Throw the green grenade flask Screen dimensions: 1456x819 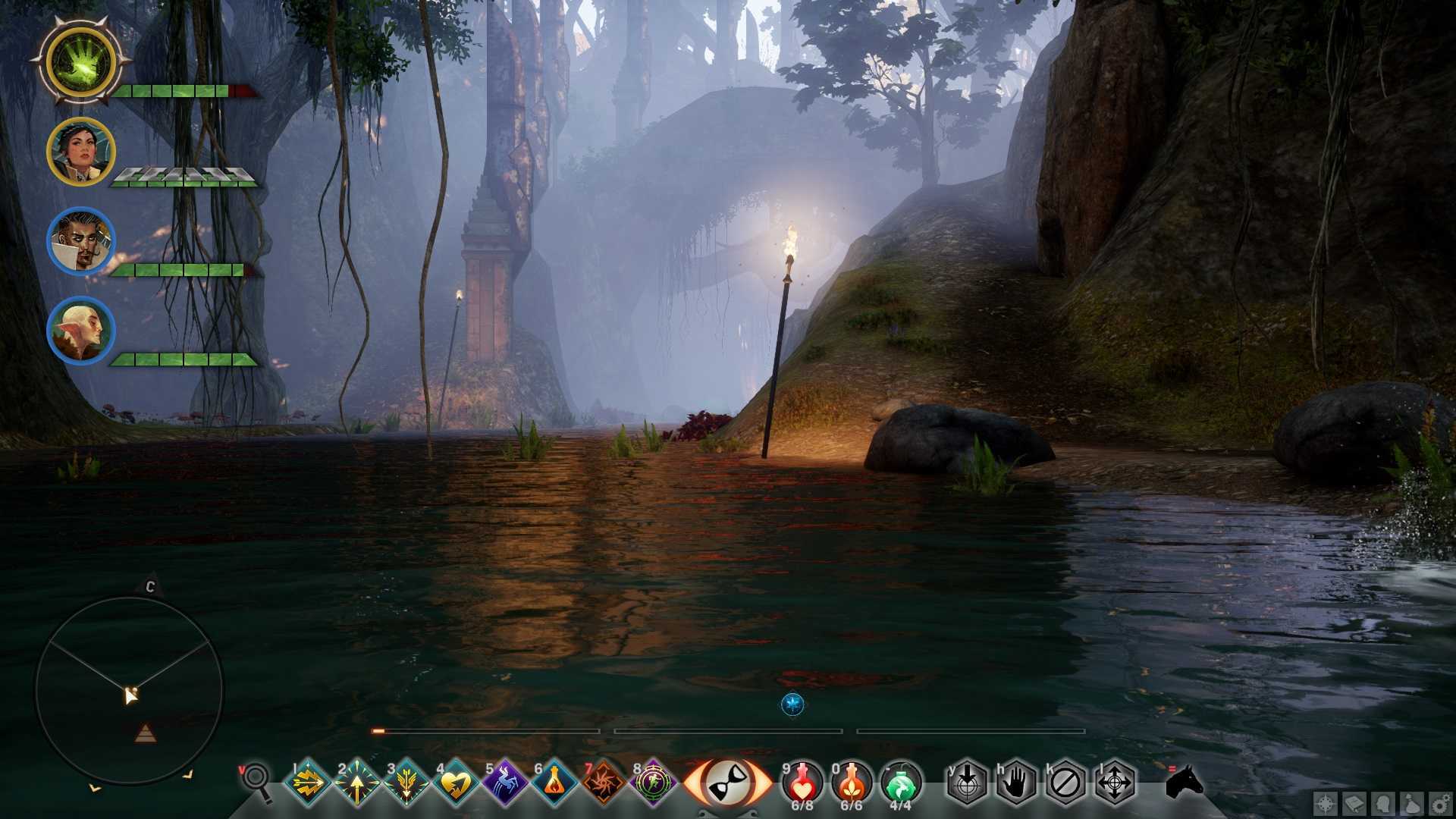tap(901, 780)
